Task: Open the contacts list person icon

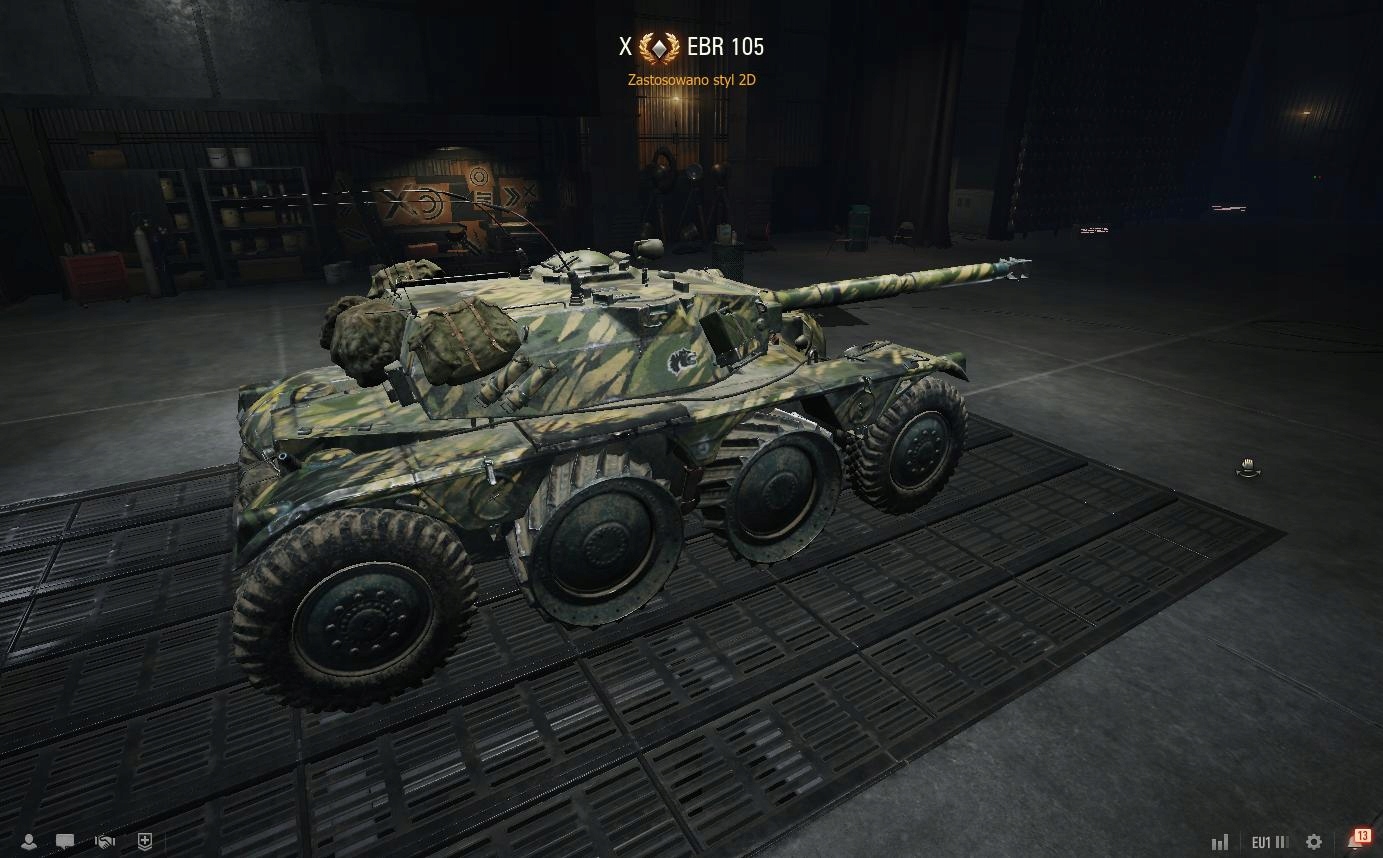Action: point(29,842)
